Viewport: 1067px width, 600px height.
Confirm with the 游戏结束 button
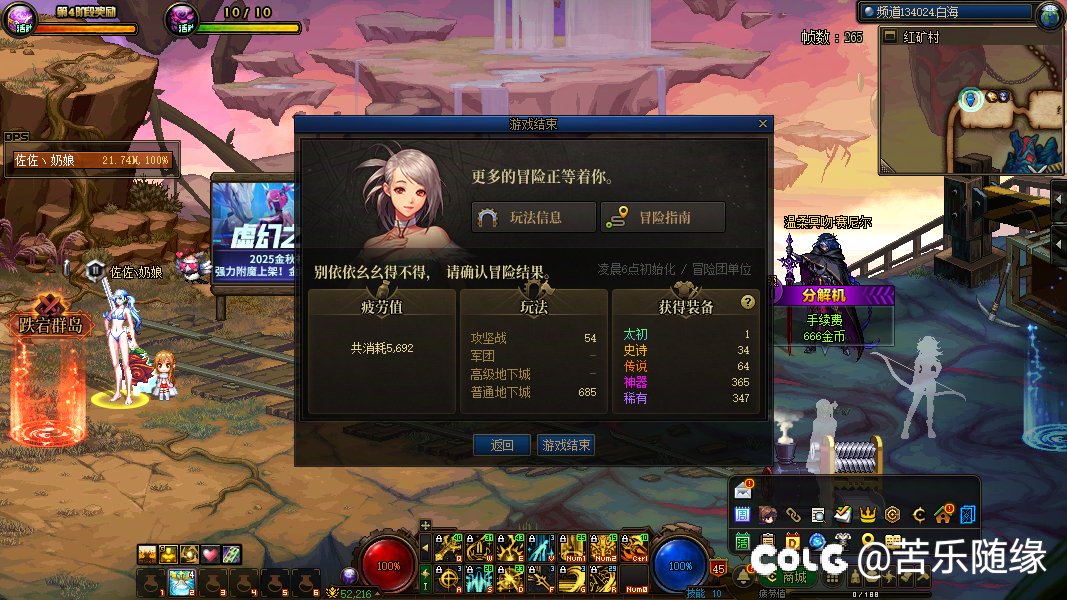(x=565, y=445)
